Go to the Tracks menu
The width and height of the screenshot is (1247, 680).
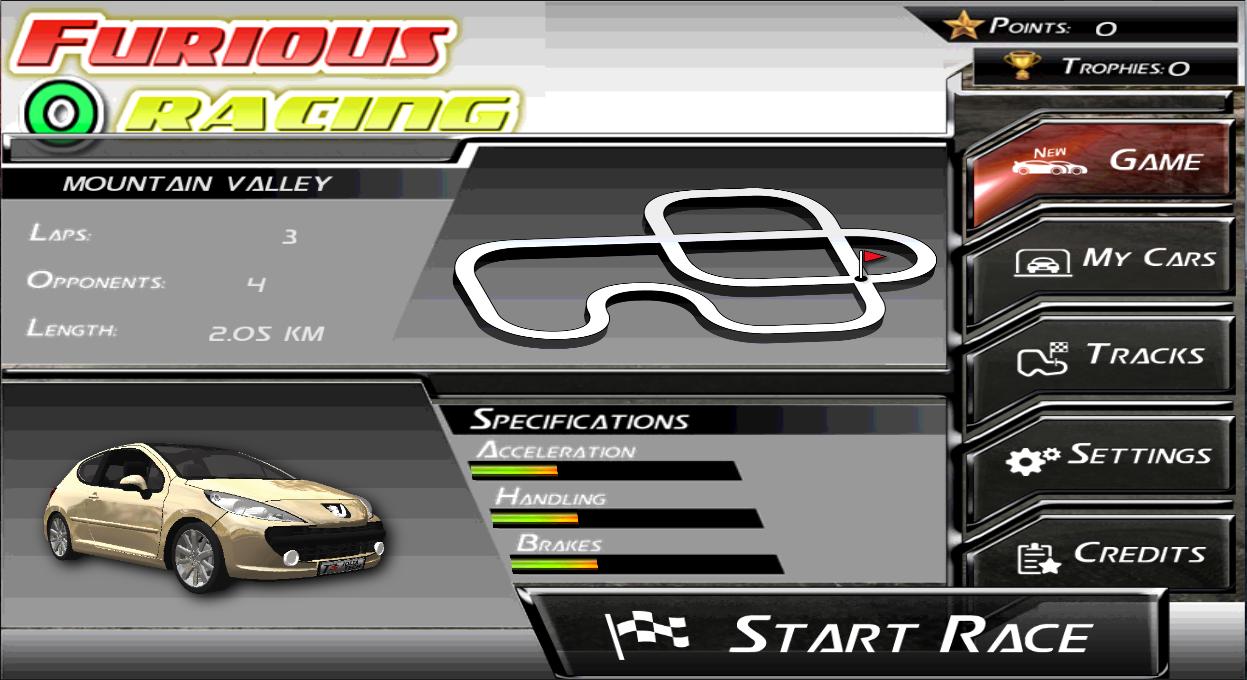click(1100, 357)
